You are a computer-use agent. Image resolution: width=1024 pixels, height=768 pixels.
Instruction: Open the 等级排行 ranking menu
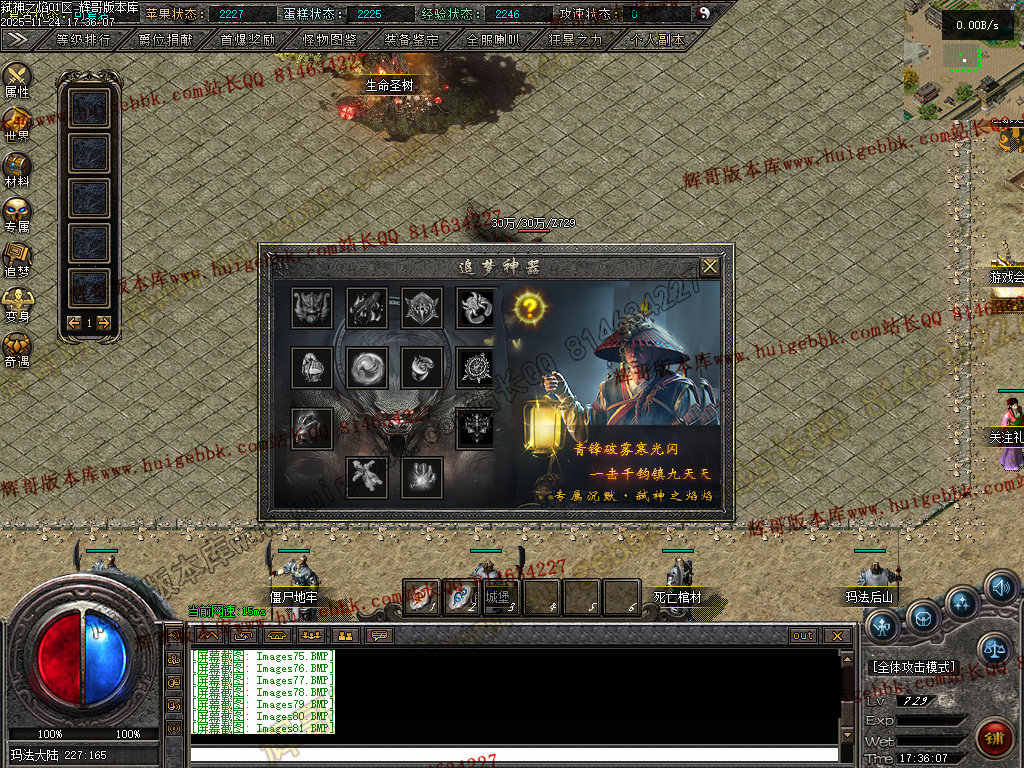pyautogui.click(x=83, y=40)
